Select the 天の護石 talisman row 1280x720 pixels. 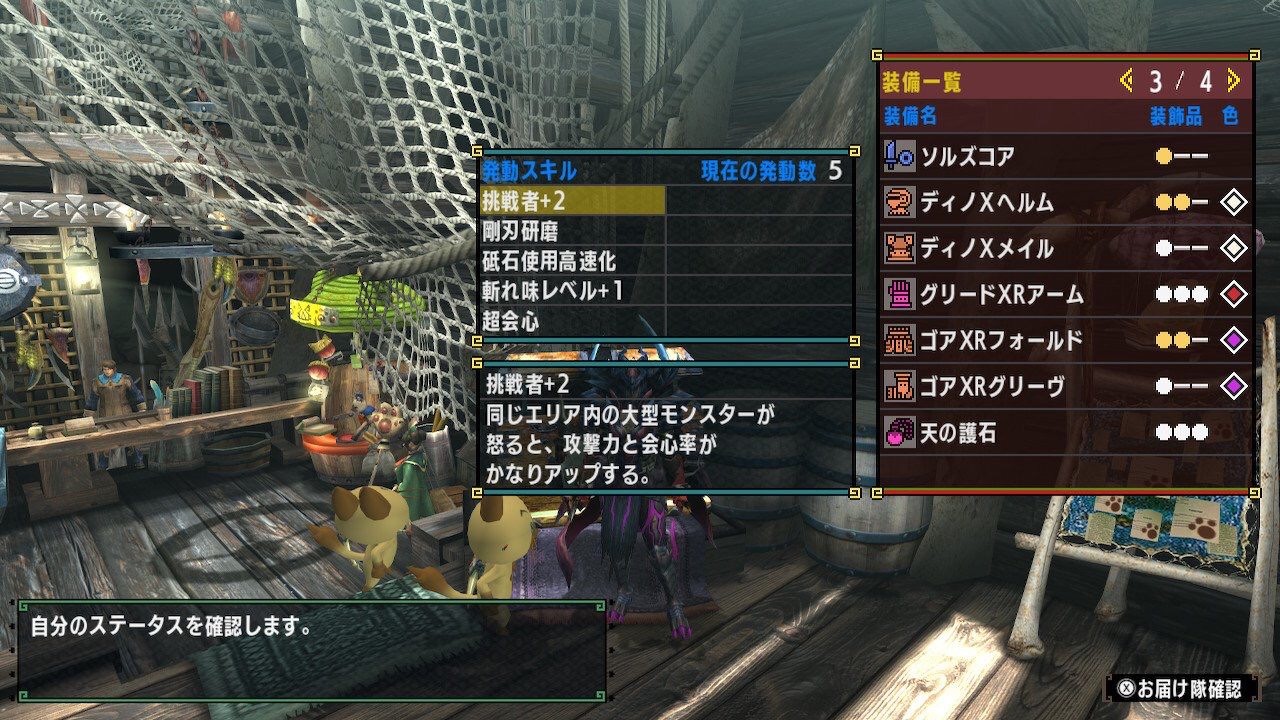click(1065, 433)
